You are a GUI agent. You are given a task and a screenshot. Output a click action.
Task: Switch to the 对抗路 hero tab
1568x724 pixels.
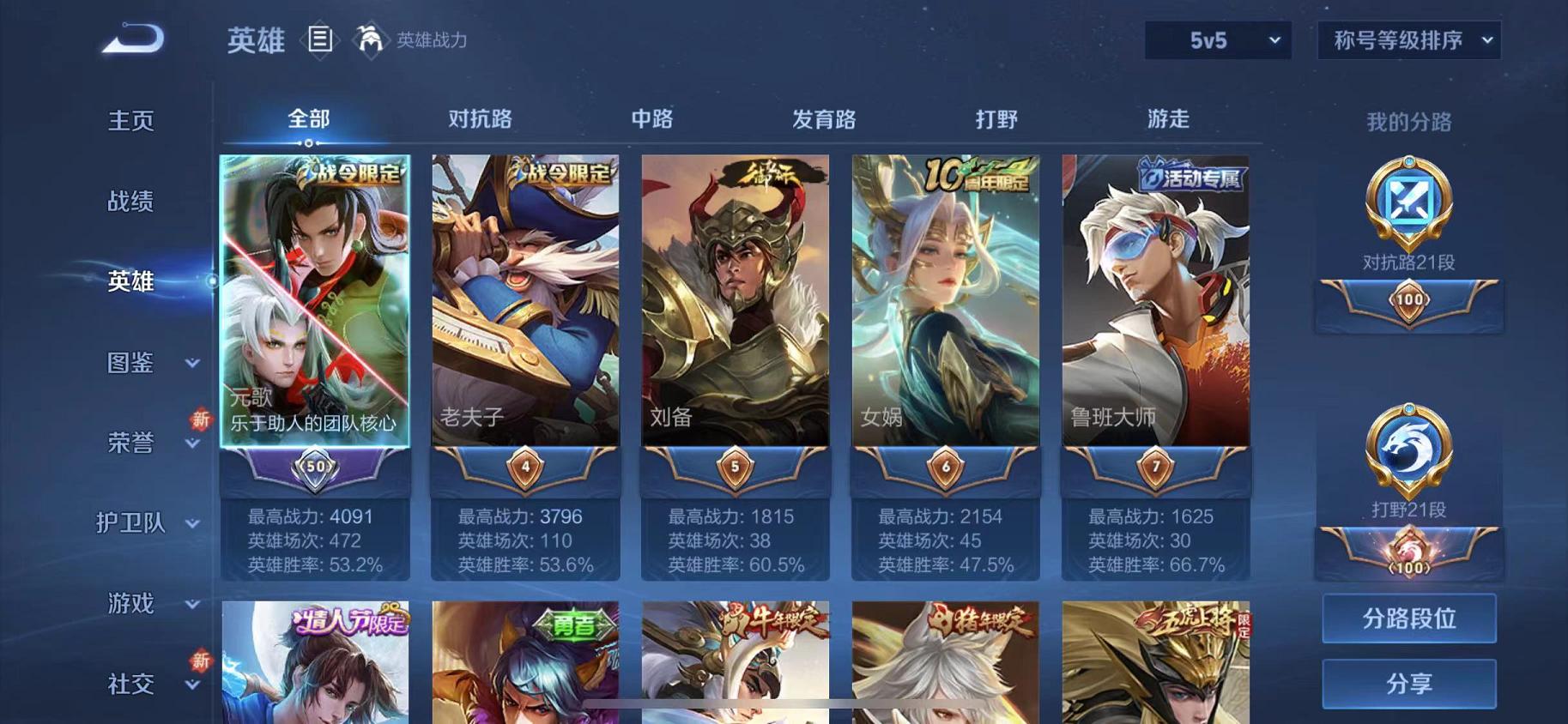pos(478,119)
